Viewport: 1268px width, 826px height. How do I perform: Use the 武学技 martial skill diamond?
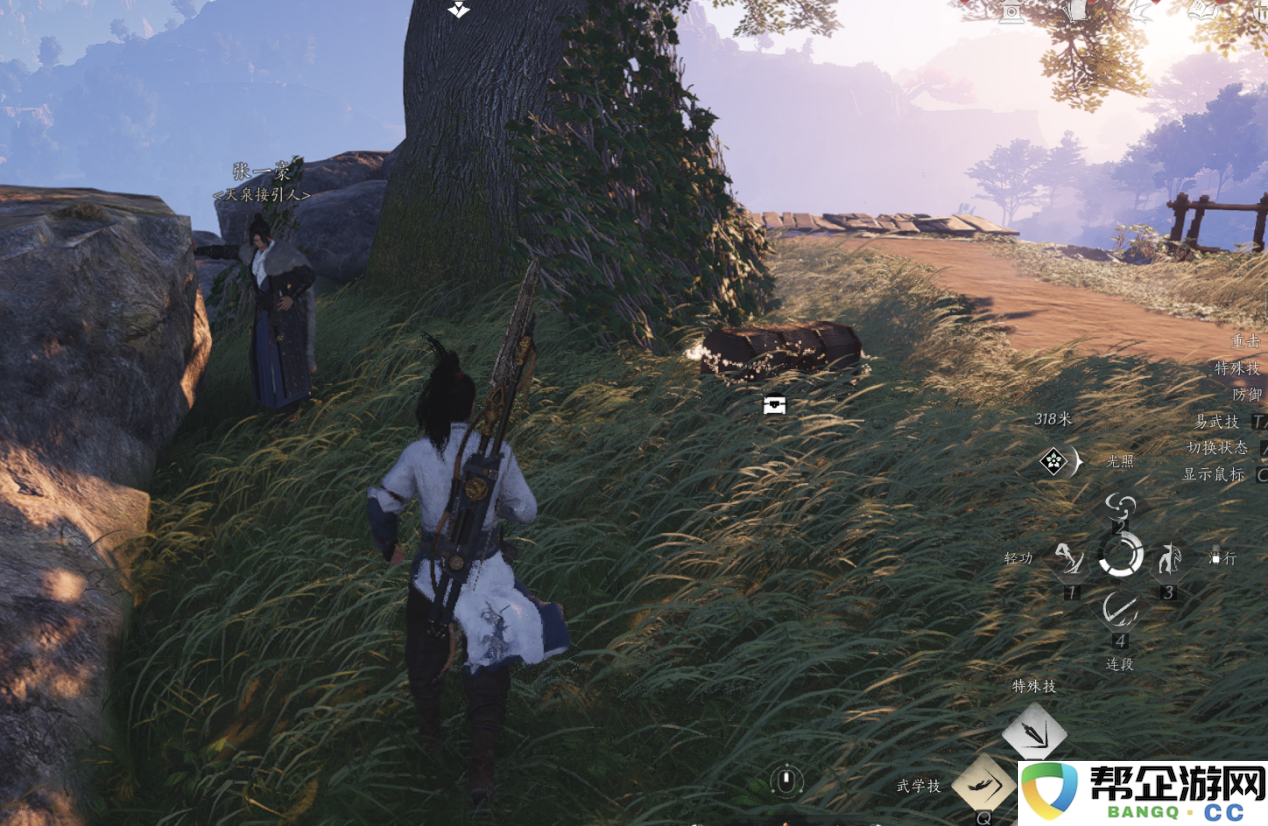click(983, 782)
